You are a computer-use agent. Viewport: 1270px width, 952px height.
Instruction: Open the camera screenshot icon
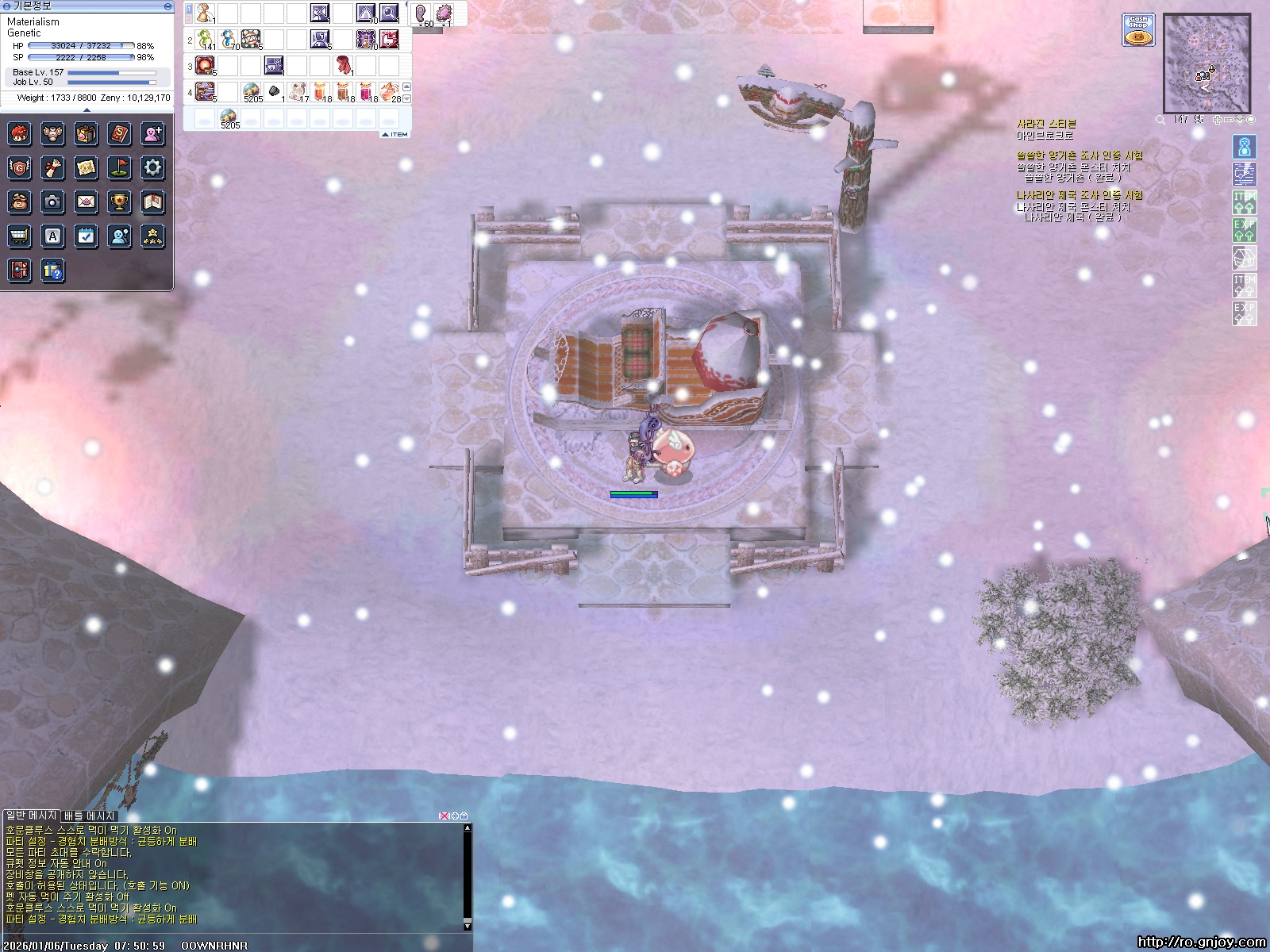(52, 202)
